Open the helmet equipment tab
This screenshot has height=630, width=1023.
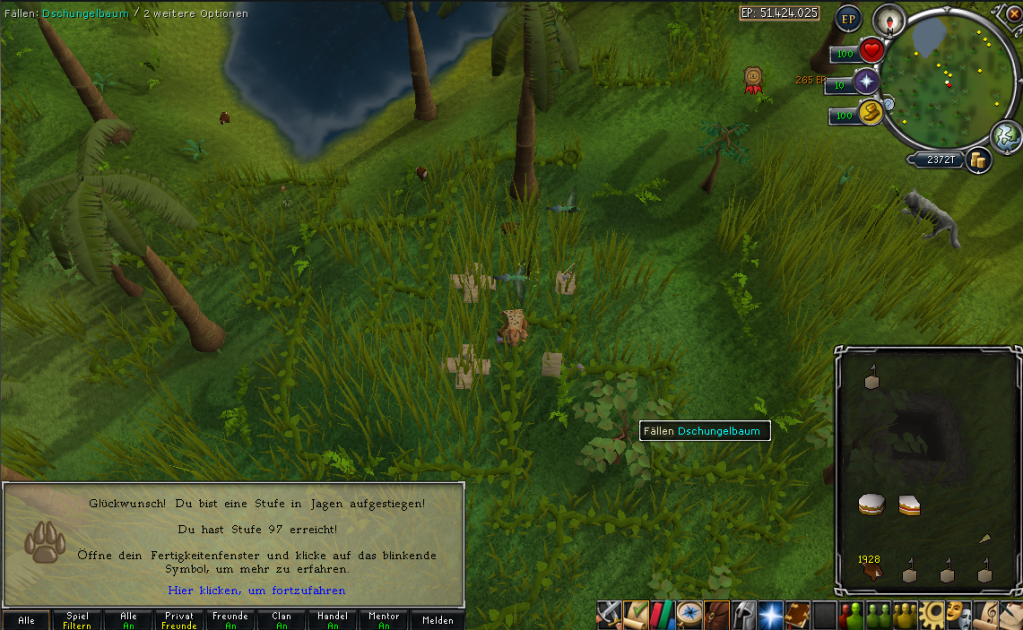pos(743,612)
